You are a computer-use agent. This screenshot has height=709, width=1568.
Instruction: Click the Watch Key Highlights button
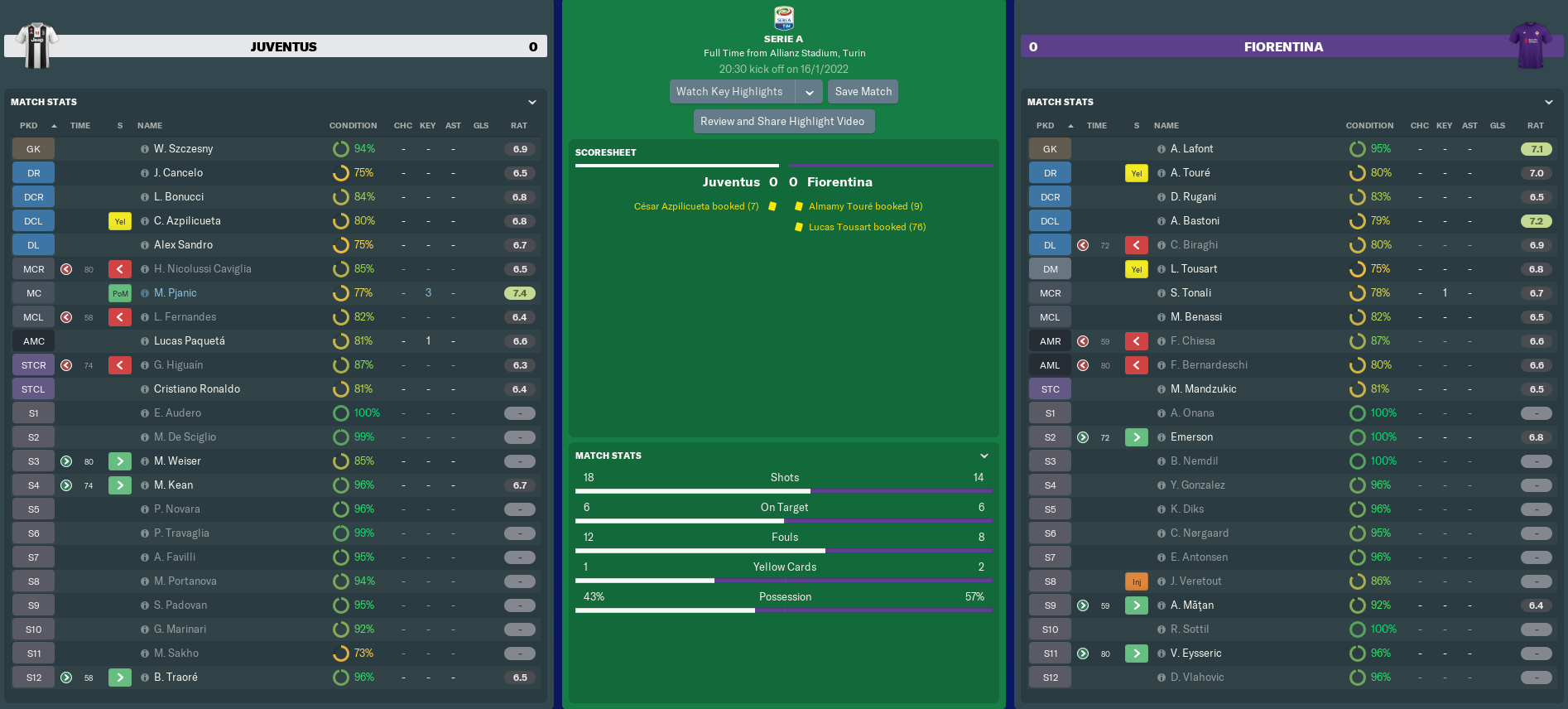(x=729, y=92)
